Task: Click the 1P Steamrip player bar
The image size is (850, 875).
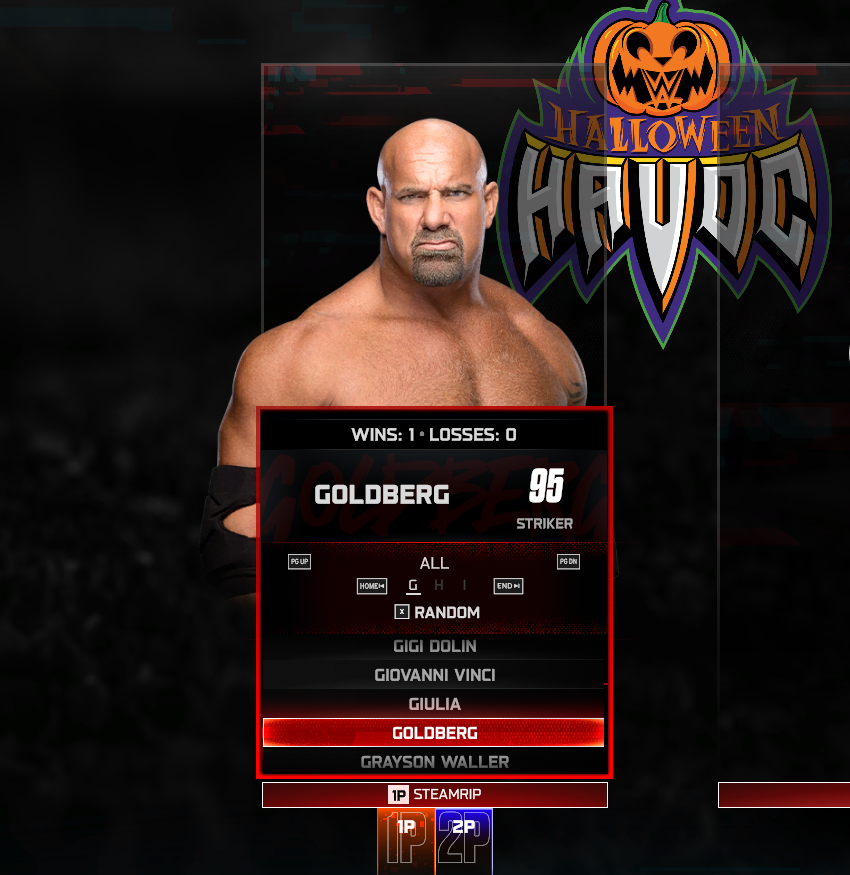Action: tap(434, 795)
